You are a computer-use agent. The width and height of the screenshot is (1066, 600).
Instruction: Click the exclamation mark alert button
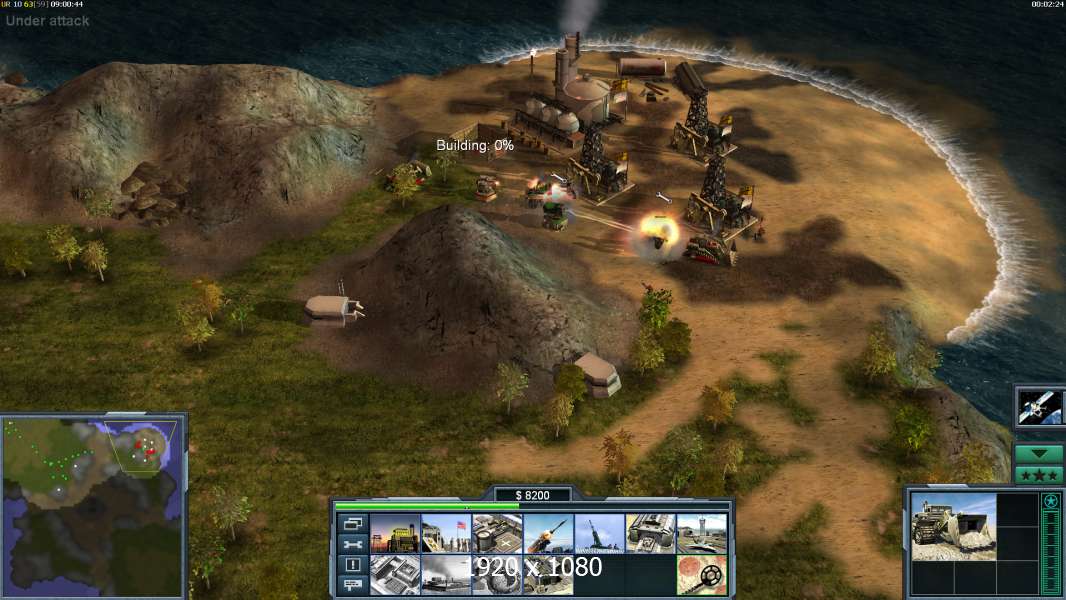pos(352,565)
